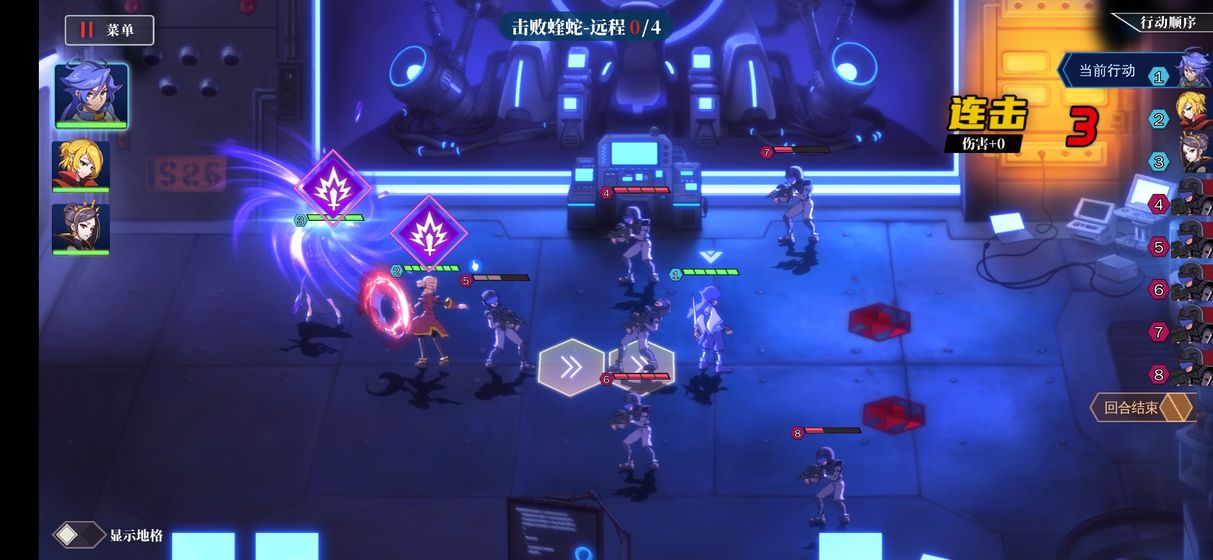
Task: End the turn with 回合结束
Action: coord(1141,407)
